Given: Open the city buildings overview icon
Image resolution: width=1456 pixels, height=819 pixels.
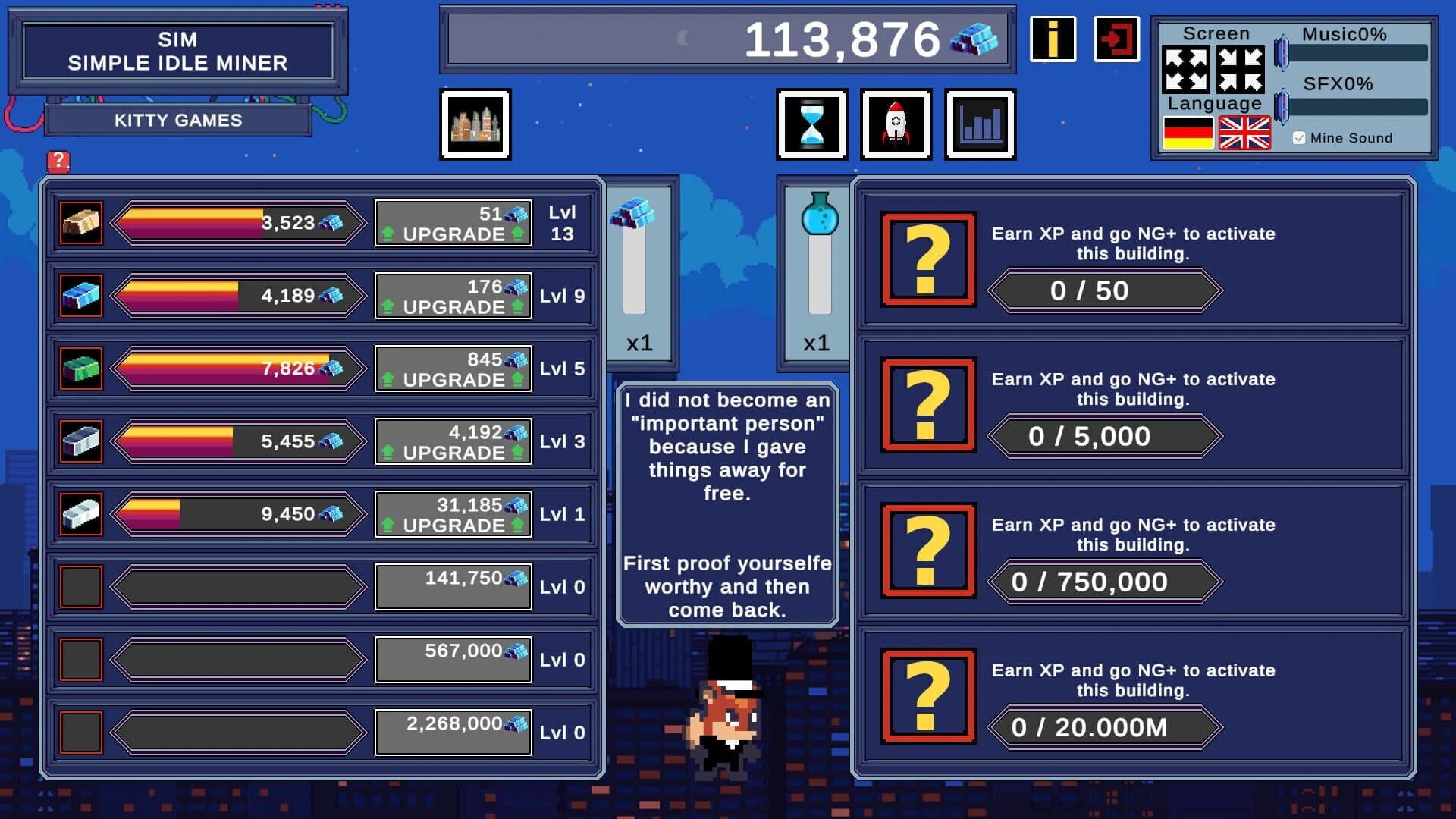Looking at the screenshot, I should tap(475, 124).
